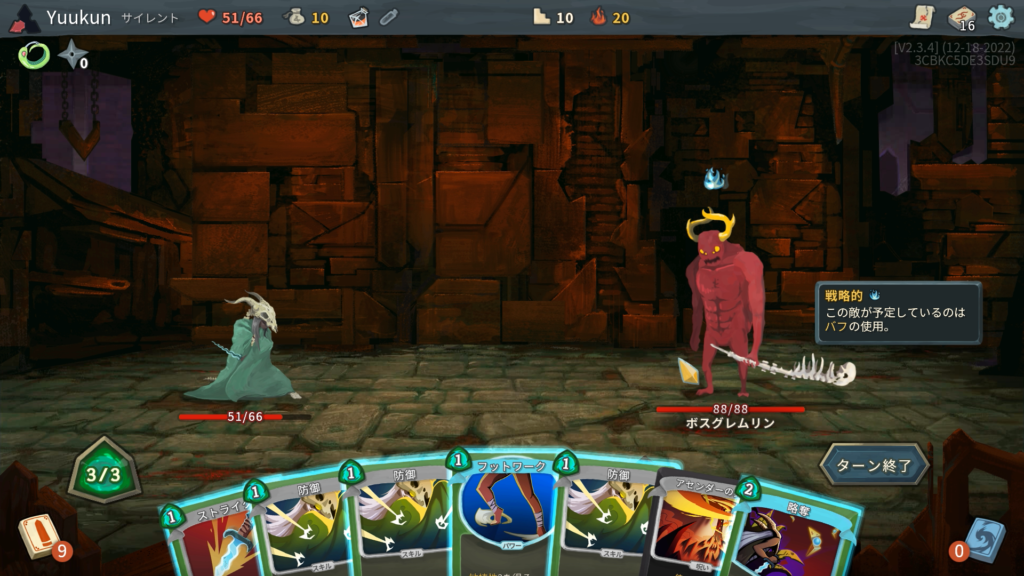Screen dimensions: 1024x576
Task: Inspect the green snake ring relic
Action: pos(33,55)
